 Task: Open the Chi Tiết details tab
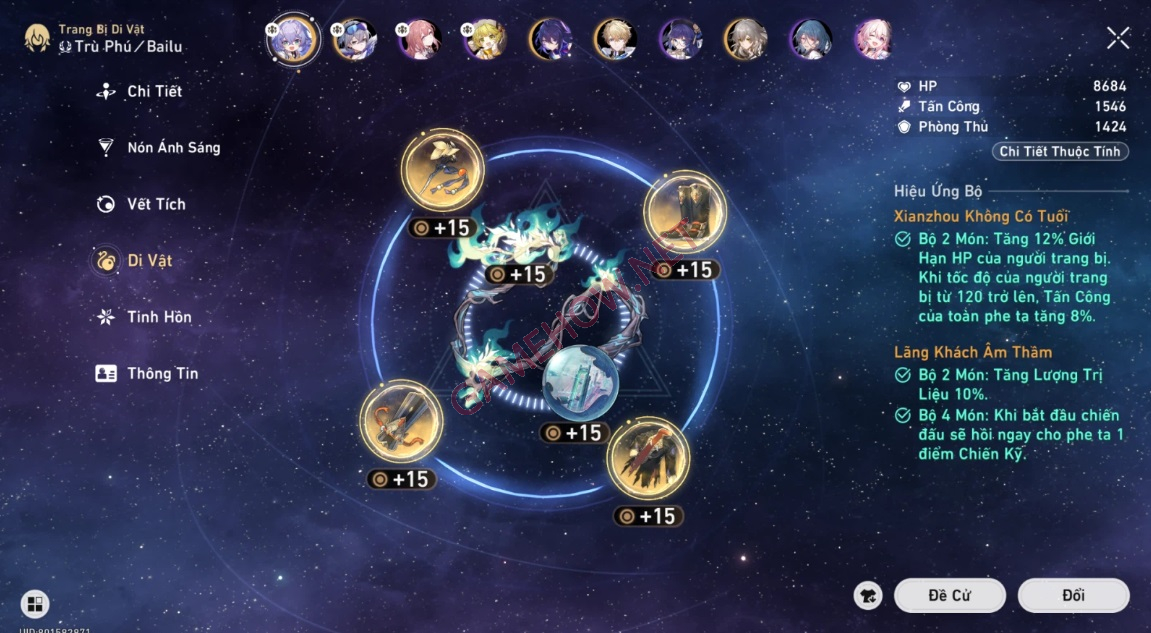[154, 92]
